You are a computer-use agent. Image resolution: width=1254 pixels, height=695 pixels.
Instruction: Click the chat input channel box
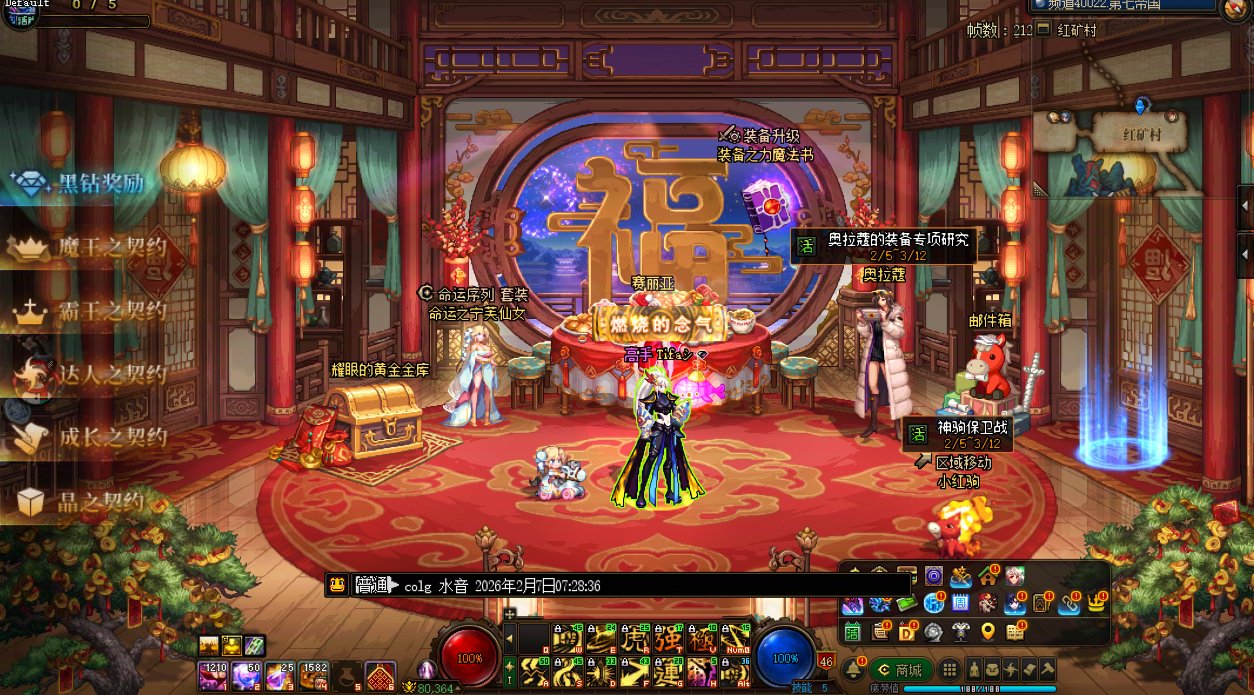click(x=376, y=586)
